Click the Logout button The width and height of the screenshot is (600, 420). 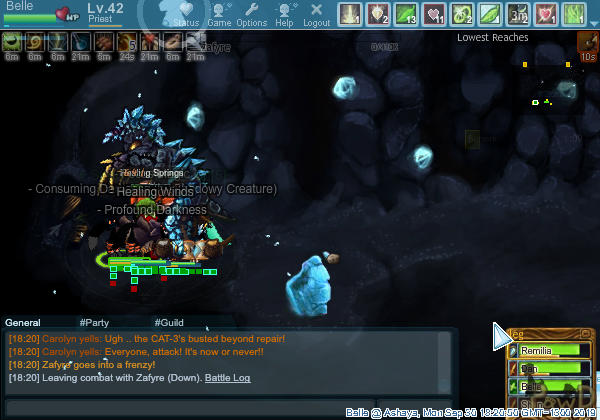[x=316, y=14]
